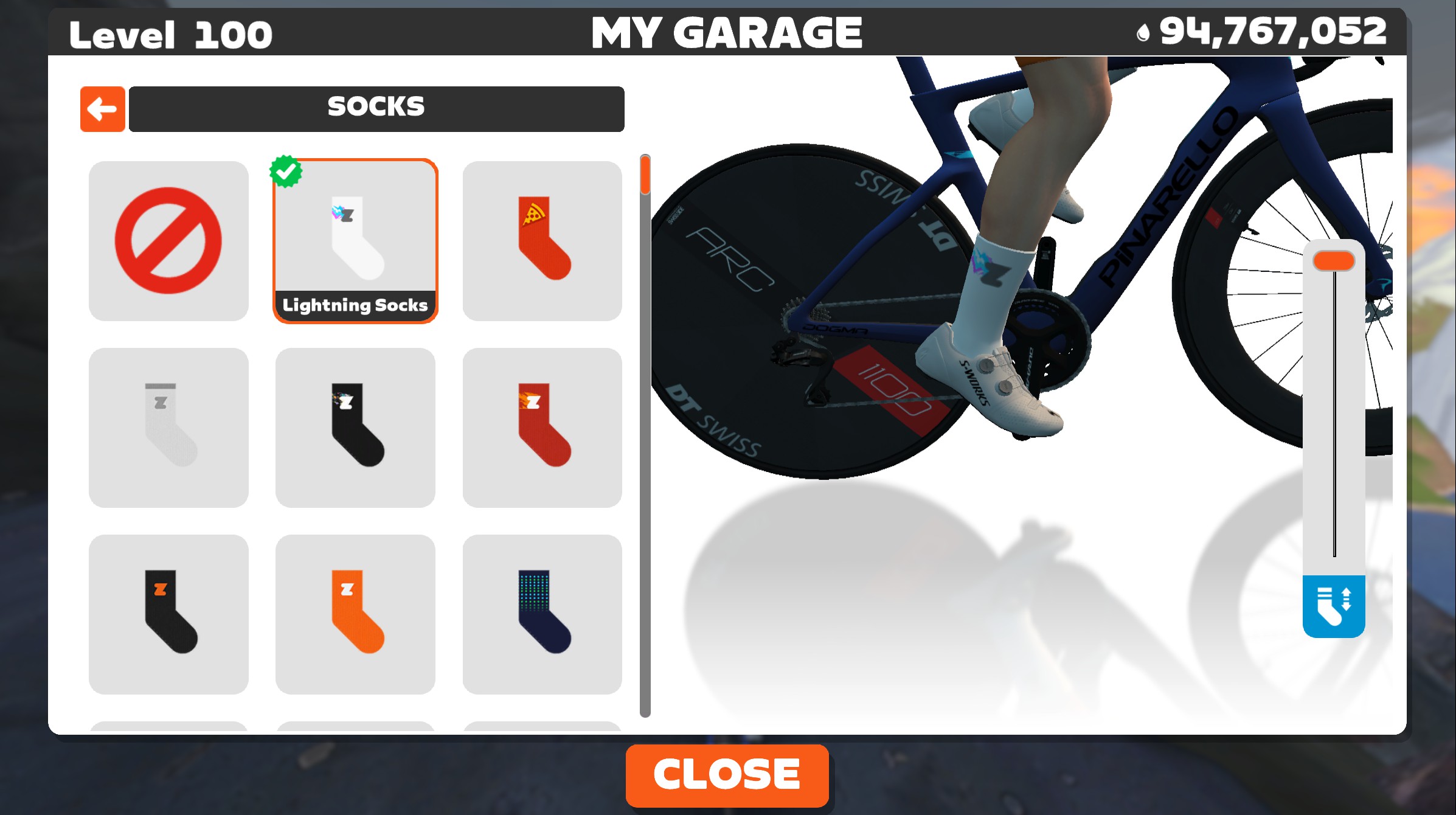
Task: Click the blue sock height icon
Action: (x=1333, y=606)
